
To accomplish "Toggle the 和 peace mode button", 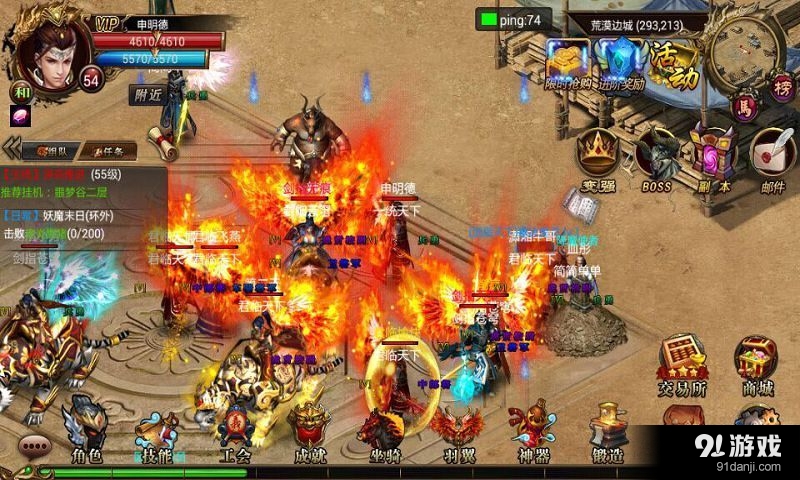I will pyautogui.click(x=20, y=90).
